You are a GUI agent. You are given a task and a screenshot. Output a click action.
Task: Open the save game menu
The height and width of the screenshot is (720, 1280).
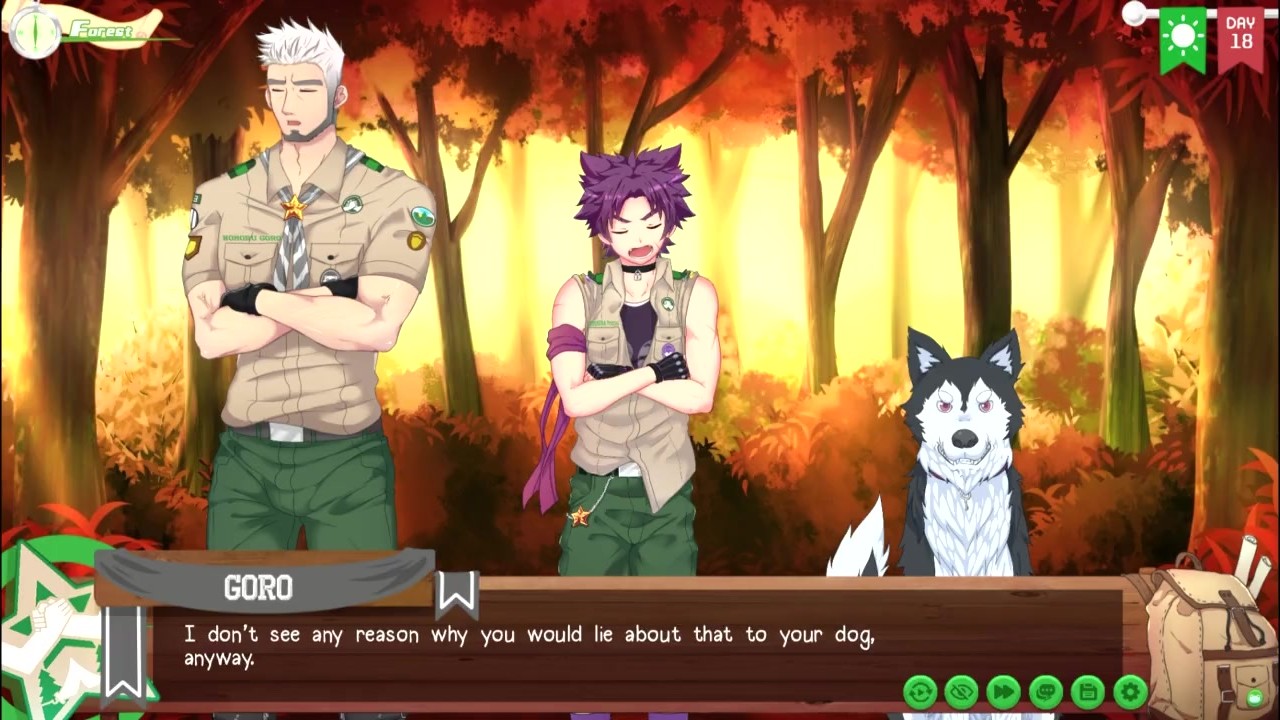tap(1088, 691)
